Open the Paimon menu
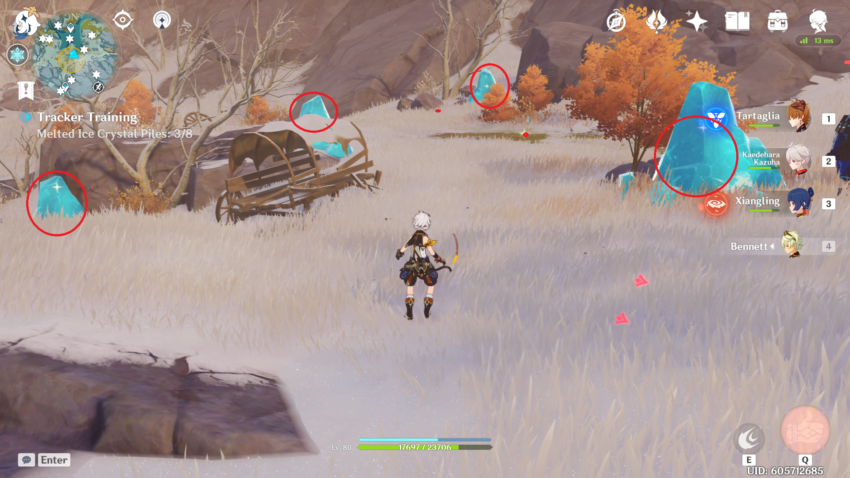This screenshot has width=850, height=478. click(25, 22)
